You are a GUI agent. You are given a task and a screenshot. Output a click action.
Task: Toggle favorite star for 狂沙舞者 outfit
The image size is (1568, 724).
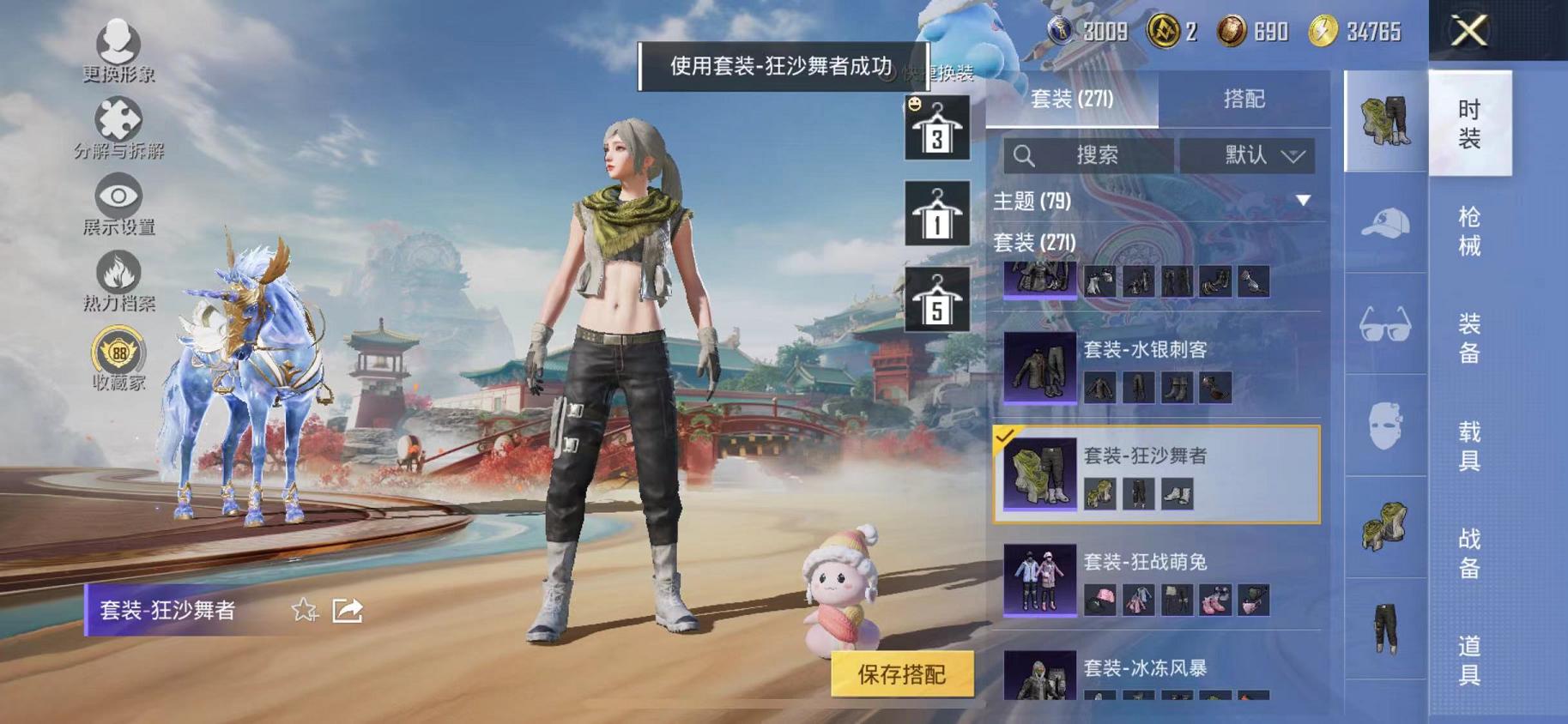point(304,609)
